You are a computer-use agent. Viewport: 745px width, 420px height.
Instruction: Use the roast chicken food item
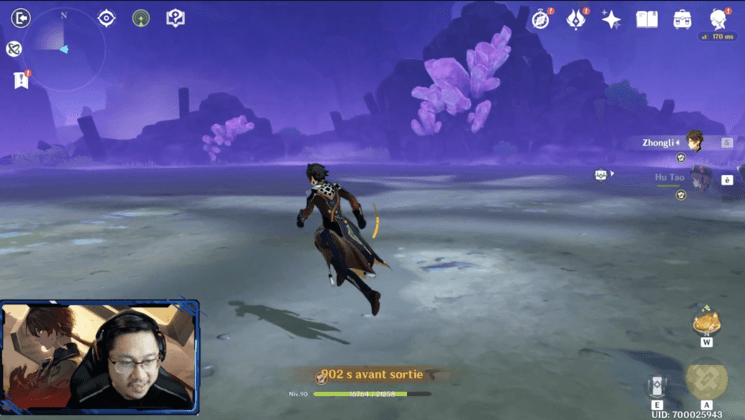click(x=706, y=321)
